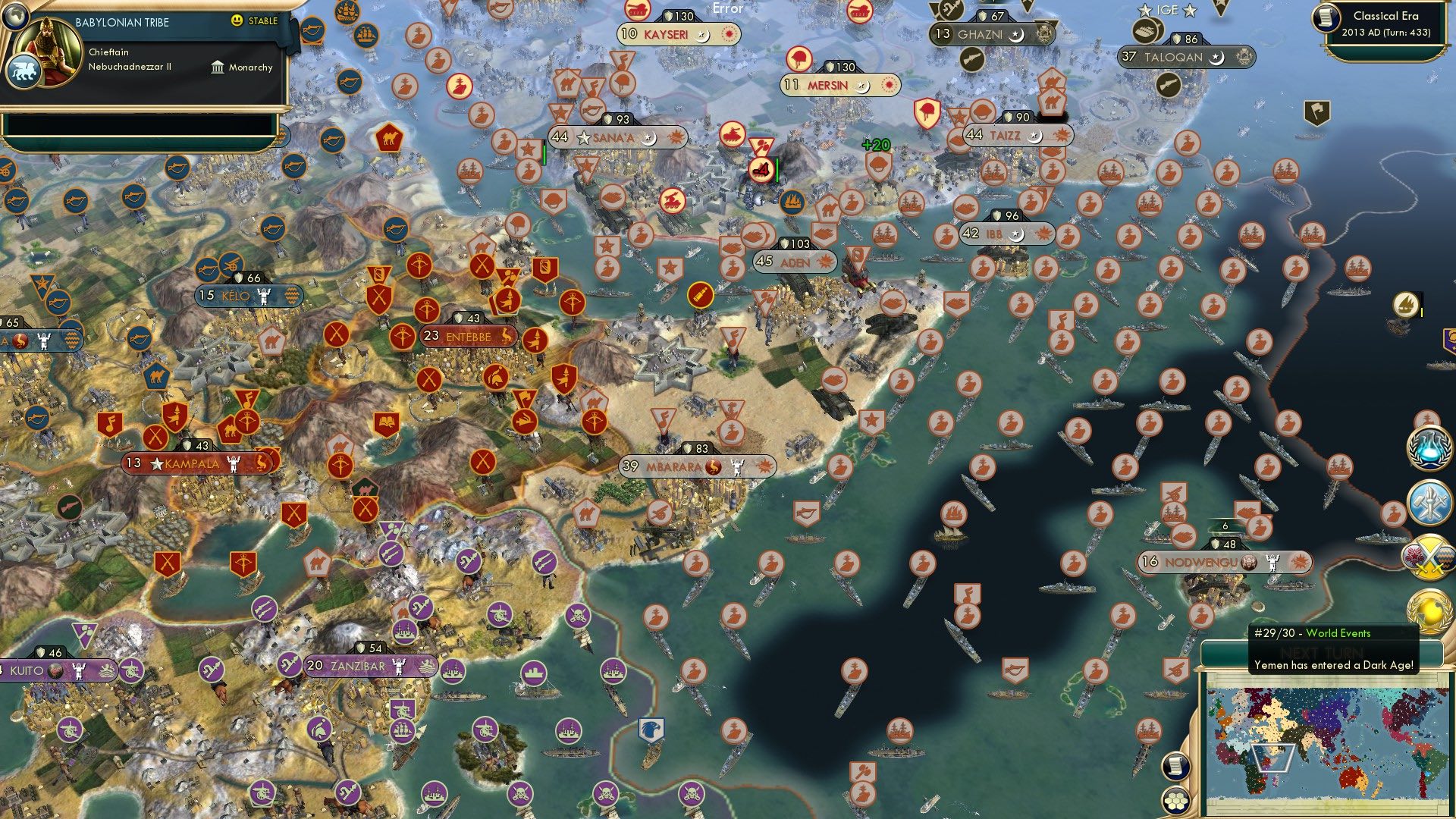Toggle strategic view with the hexagon icon
This screenshot has width=1456, height=819.
(1175, 802)
